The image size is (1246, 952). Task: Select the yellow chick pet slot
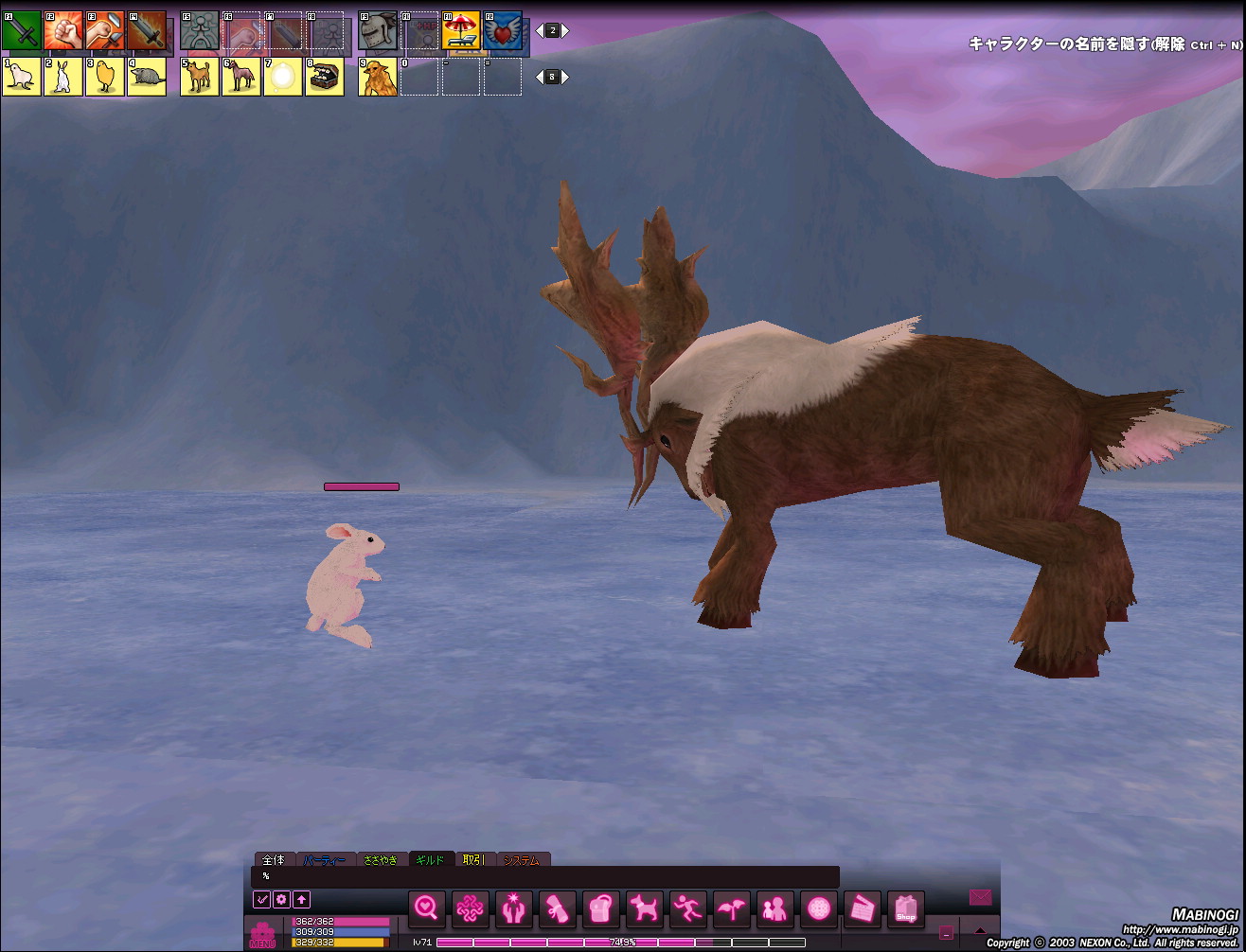[x=105, y=77]
